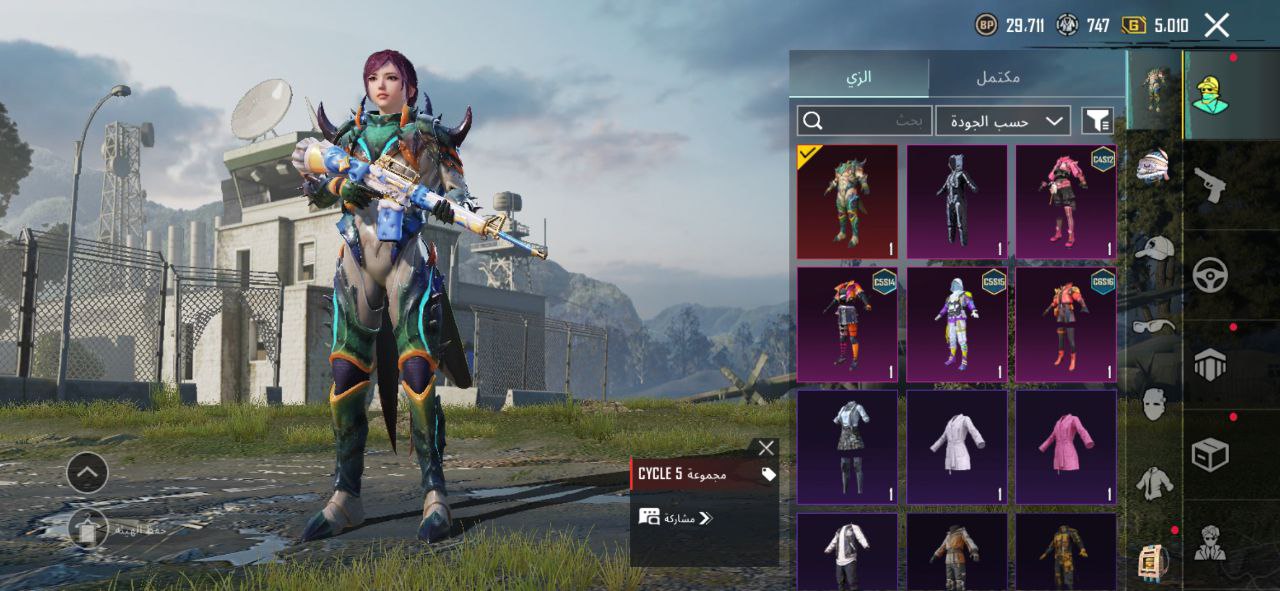The width and height of the screenshot is (1280, 591).
Task: Select the pink coat item
Action: (x=1066, y=446)
